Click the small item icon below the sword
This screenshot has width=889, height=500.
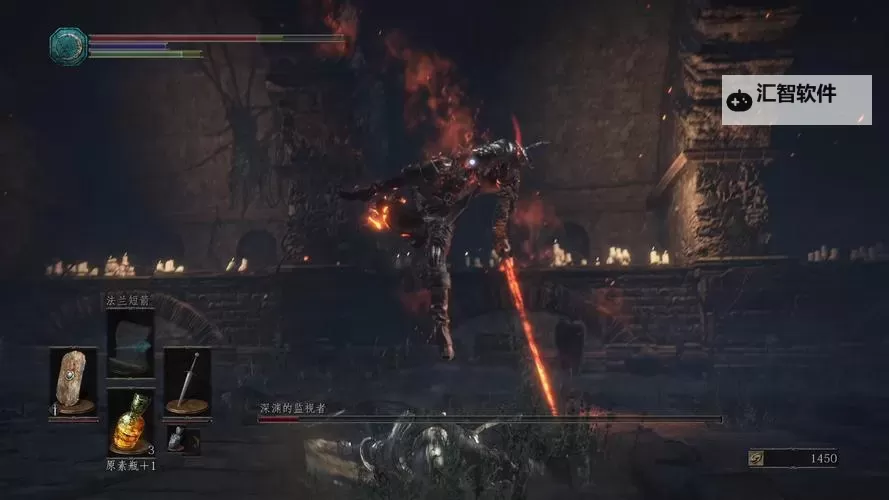click(177, 438)
